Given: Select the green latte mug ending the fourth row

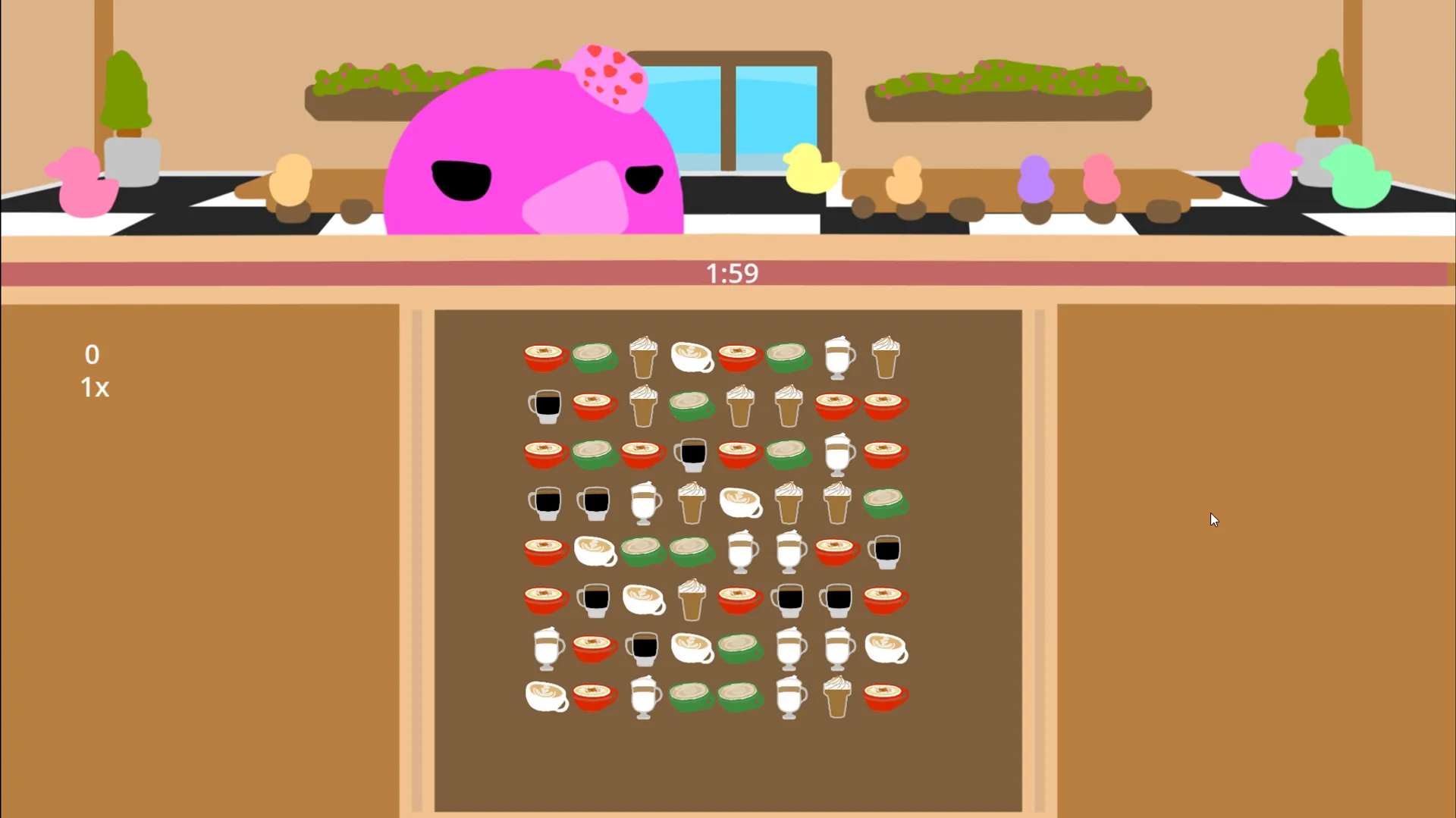Looking at the screenshot, I should coord(885,503).
